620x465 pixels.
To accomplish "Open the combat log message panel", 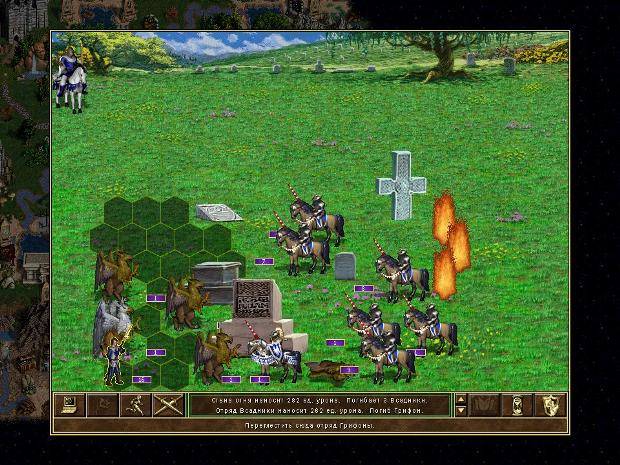I will coord(318,405).
